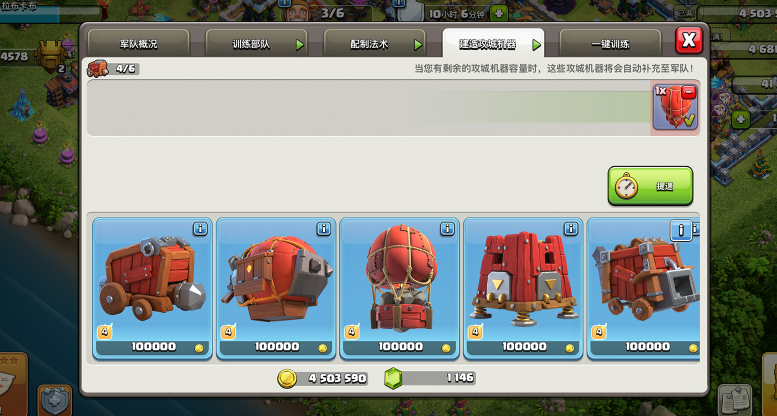This screenshot has width=777, height=416.
Task: Show info for the Wall Wrecker
Action: pyautogui.click(x=200, y=229)
